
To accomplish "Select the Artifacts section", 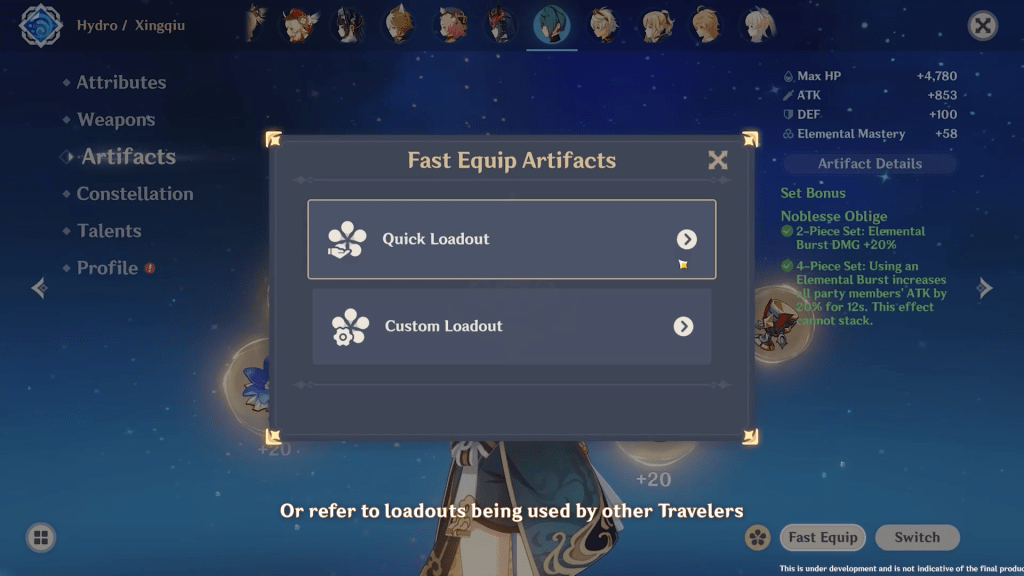I will tap(128, 156).
